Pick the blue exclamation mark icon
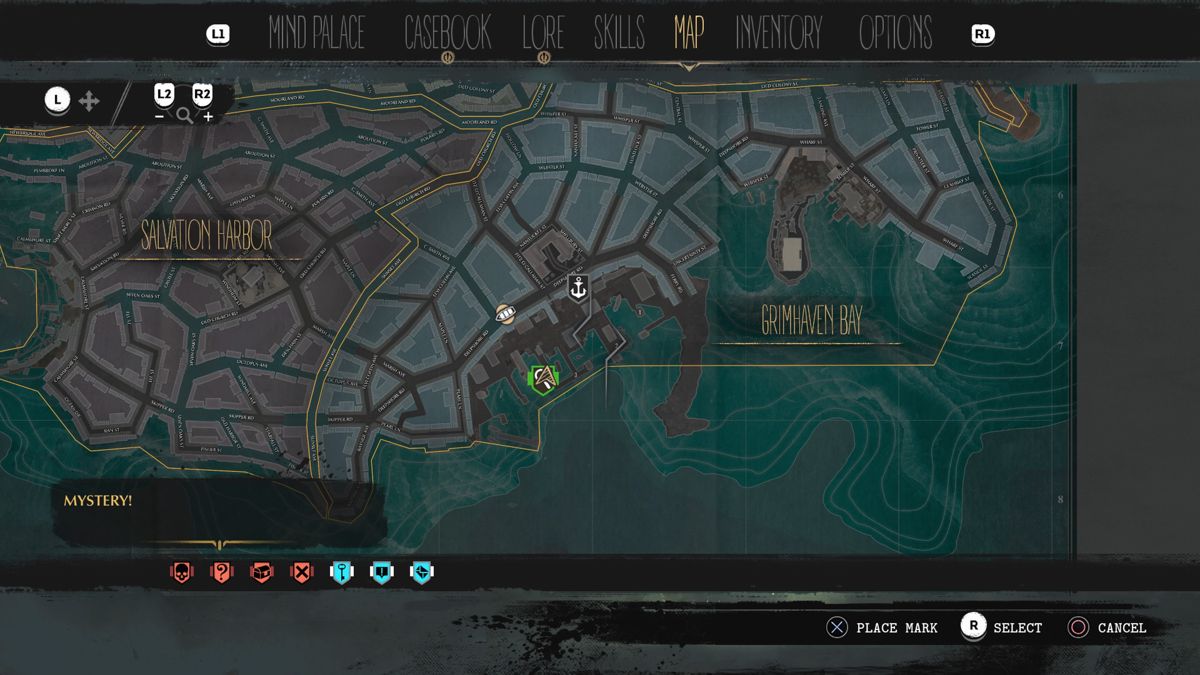This screenshot has height=675, width=1200. pyautogui.click(x=382, y=573)
